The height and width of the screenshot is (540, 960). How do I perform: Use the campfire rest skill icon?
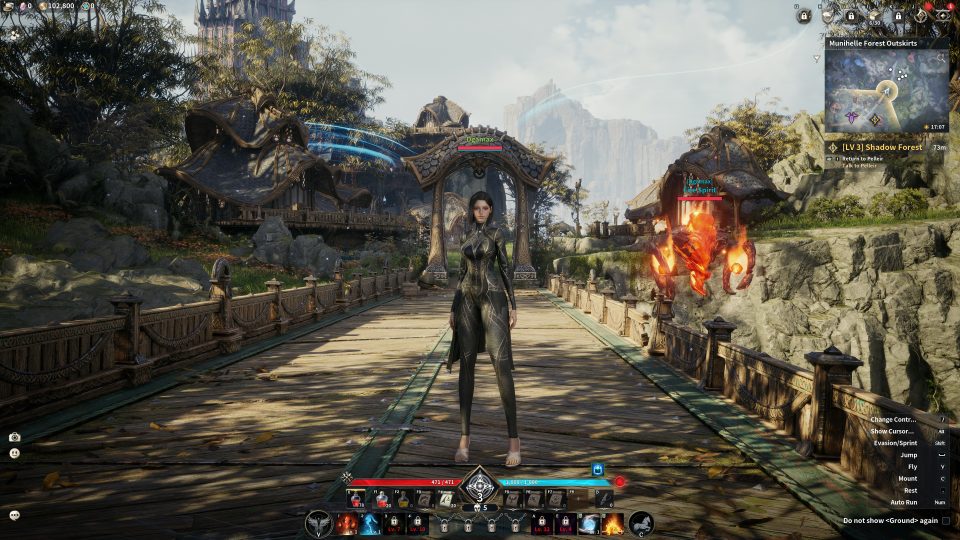[612, 523]
